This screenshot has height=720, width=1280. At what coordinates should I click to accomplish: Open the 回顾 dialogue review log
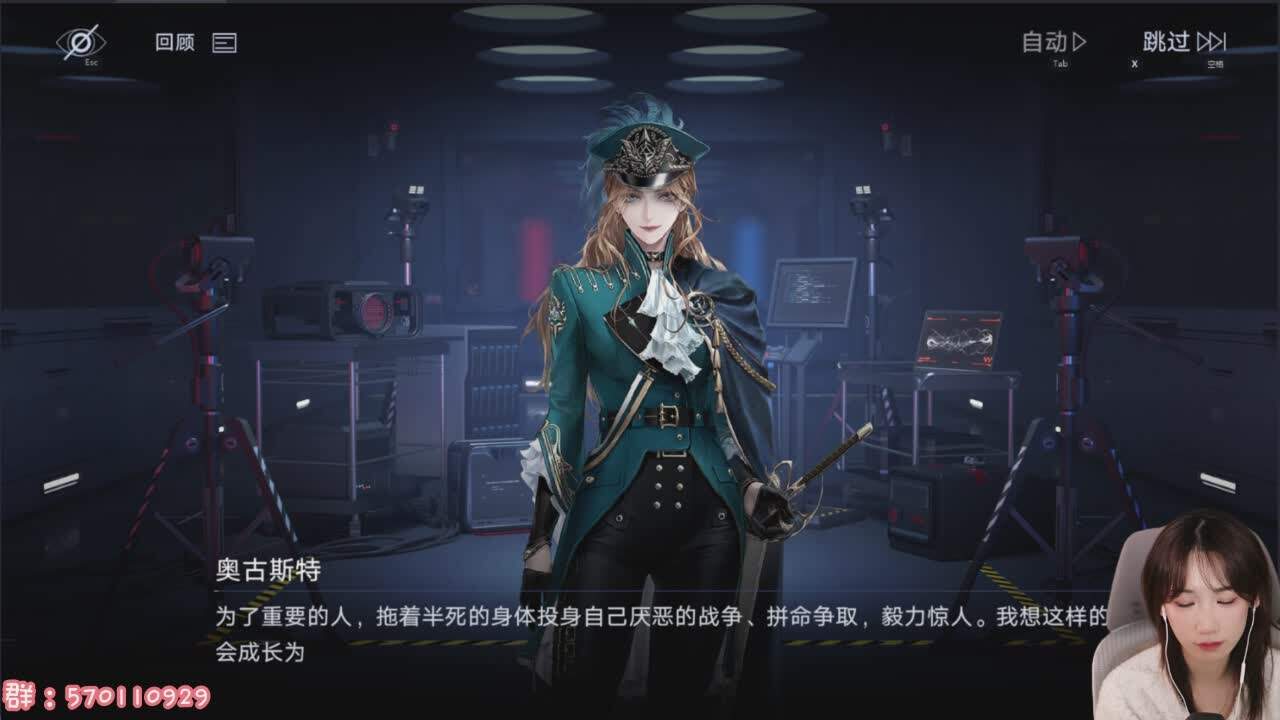tap(196, 43)
